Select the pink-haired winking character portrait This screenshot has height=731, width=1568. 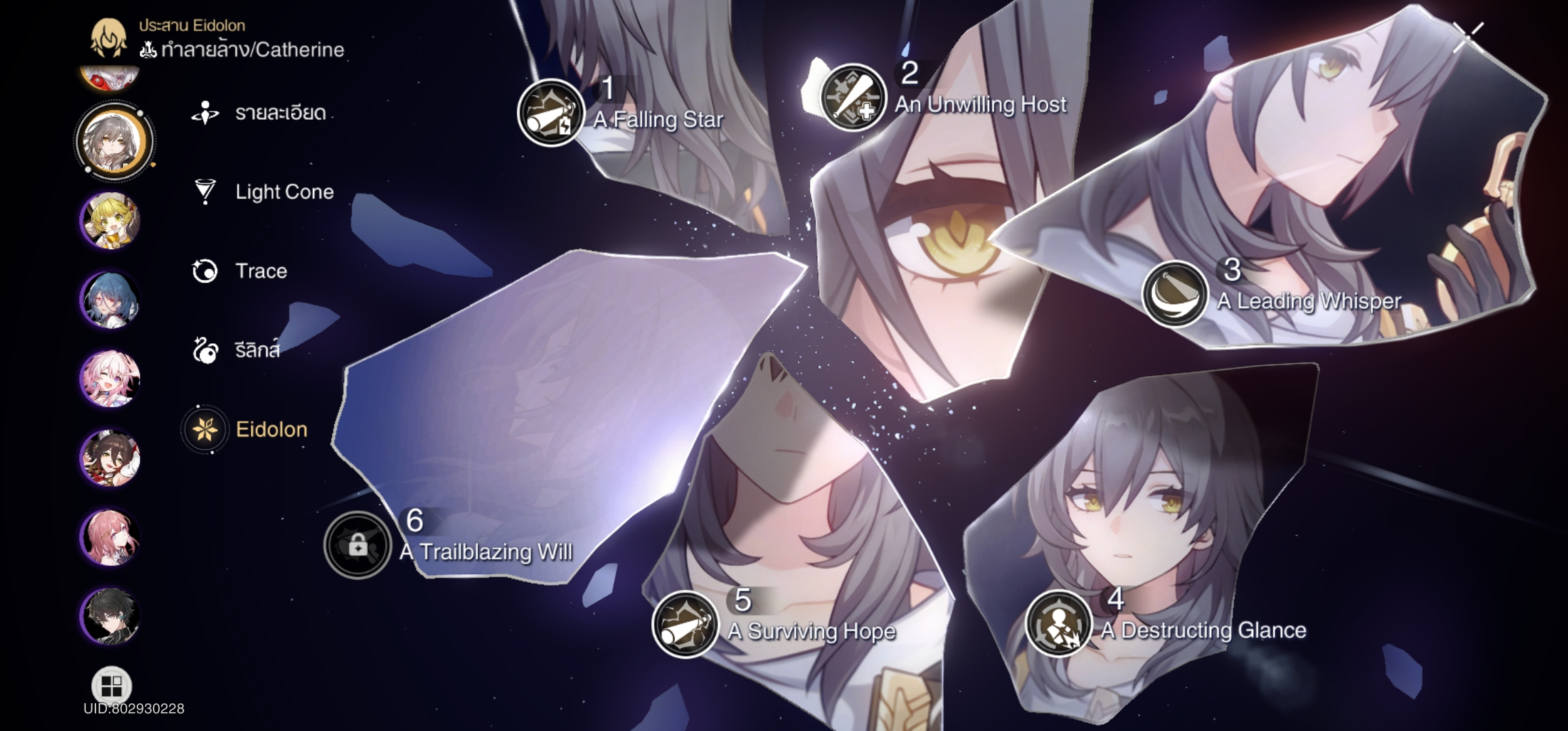point(110,379)
